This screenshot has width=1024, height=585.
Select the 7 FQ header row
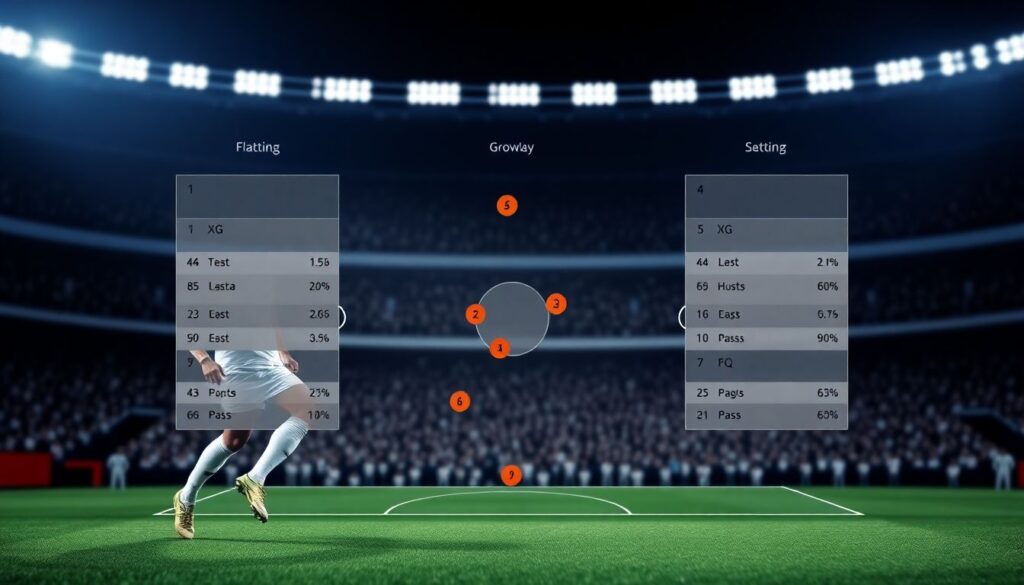[x=766, y=363]
